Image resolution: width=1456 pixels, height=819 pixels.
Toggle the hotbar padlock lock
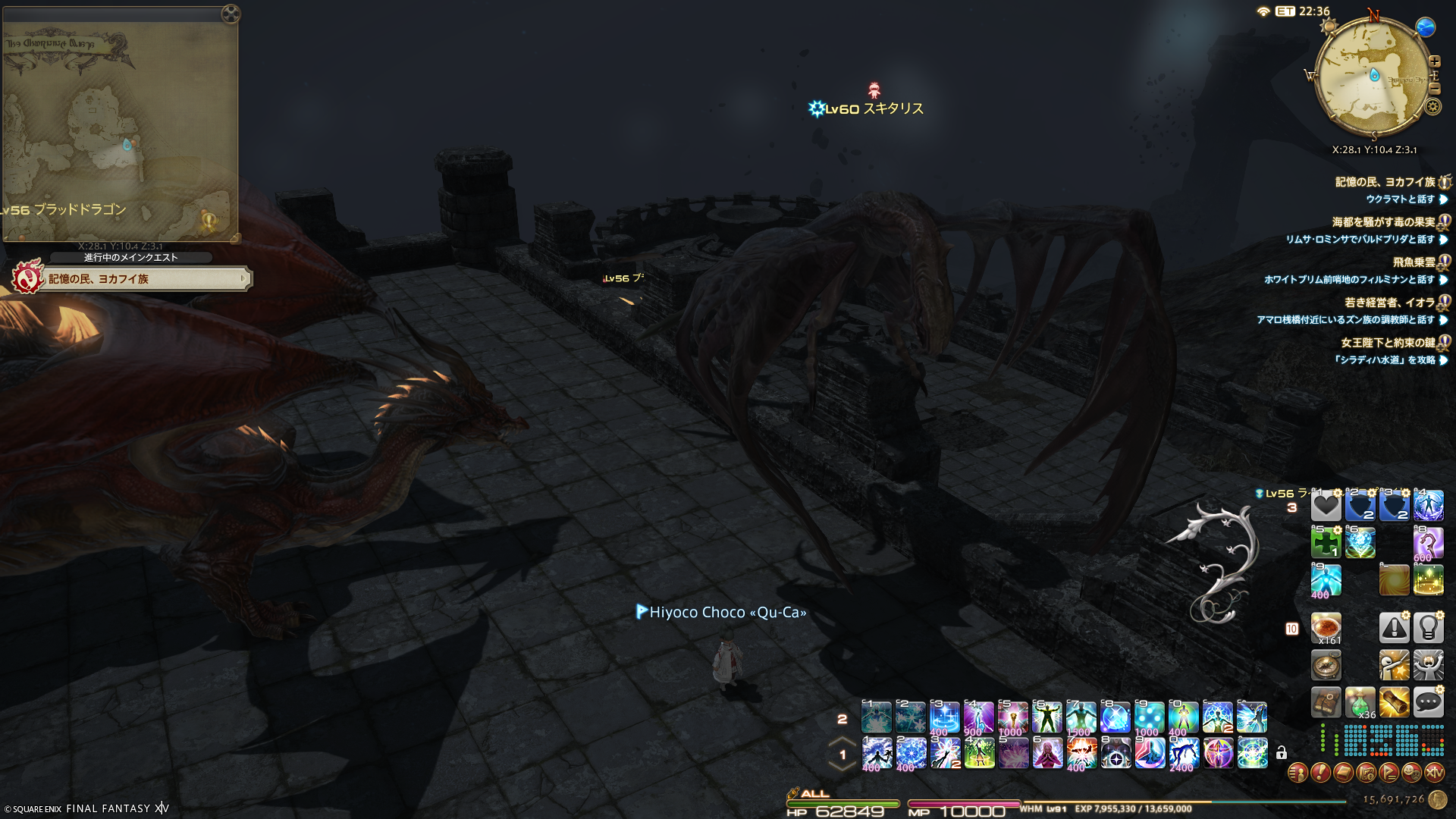coord(1281,753)
